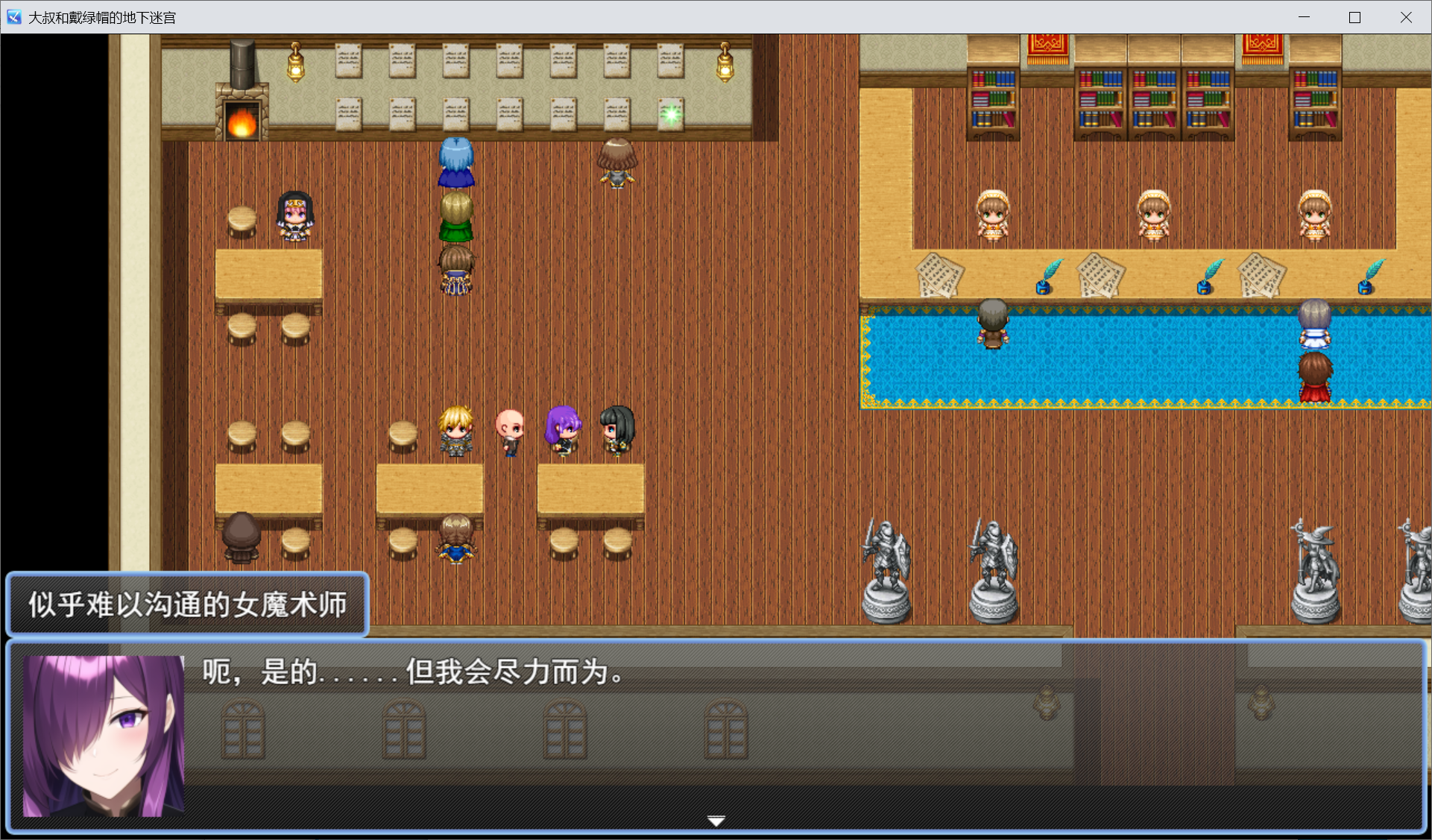1432x840 pixels.
Task: Click the blond knight character near the tables
Action: (x=457, y=432)
